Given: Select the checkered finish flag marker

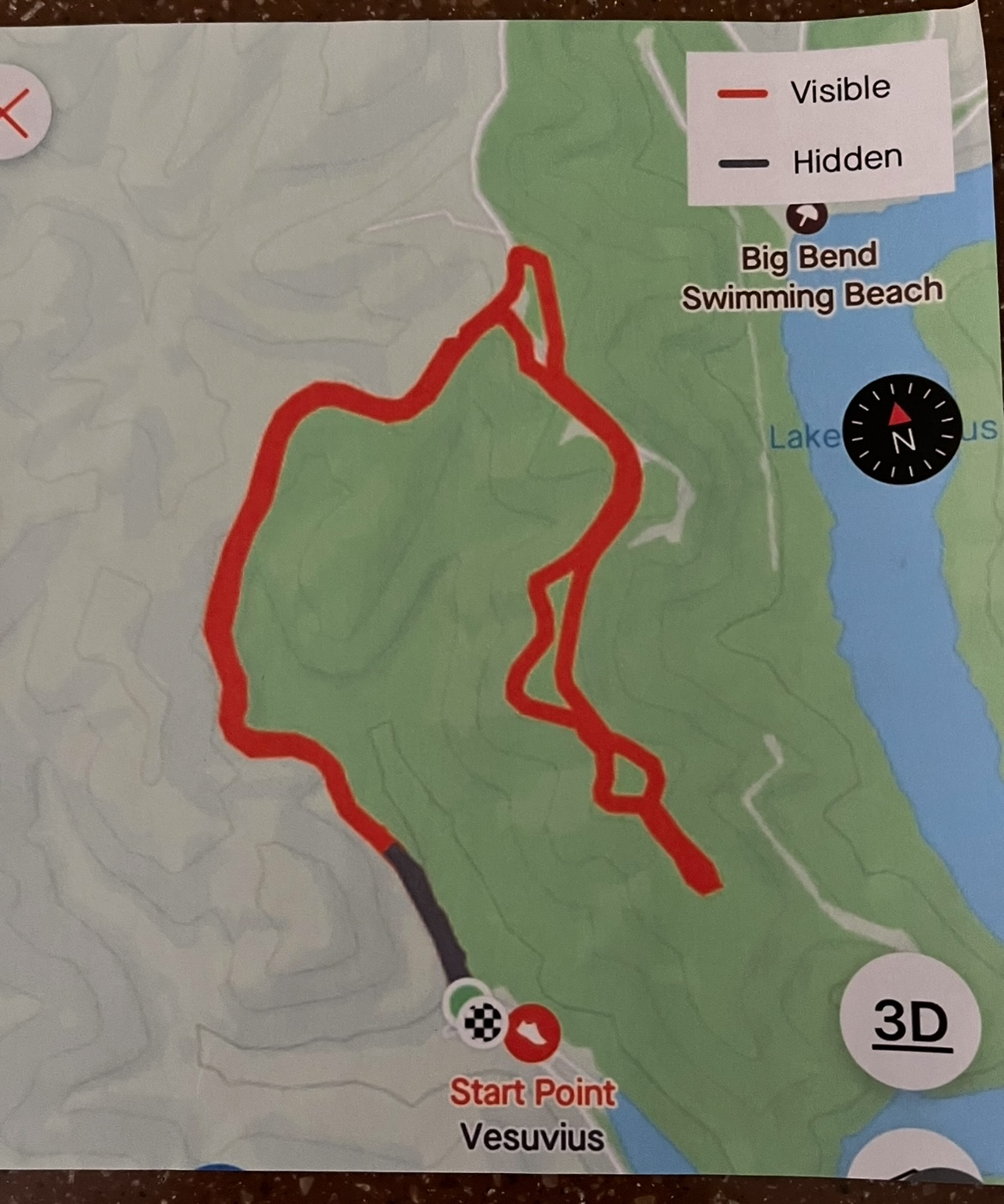Looking at the screenshot, I should click(x=482, y=1021).
